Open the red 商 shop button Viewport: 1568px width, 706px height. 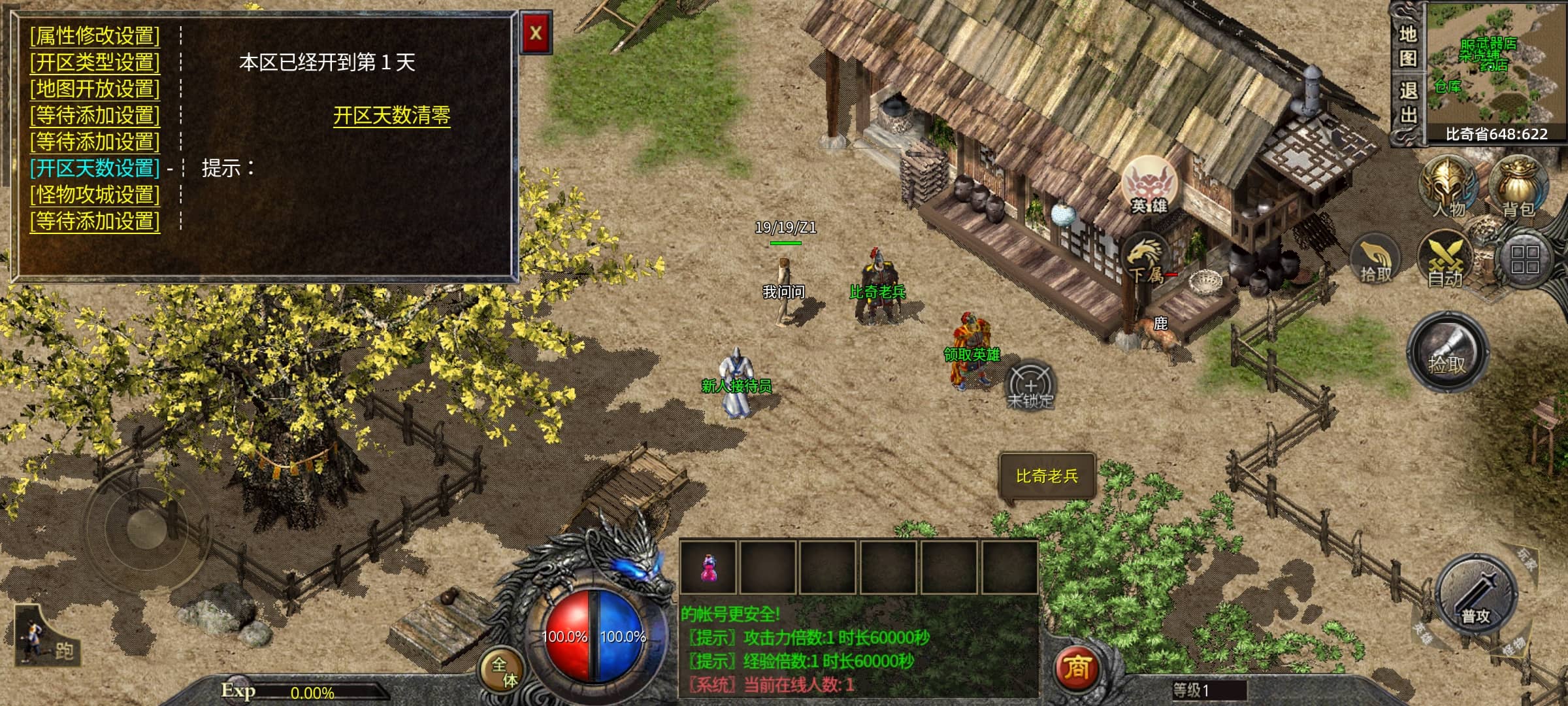pyautogui.click(x=1077, y=668)
